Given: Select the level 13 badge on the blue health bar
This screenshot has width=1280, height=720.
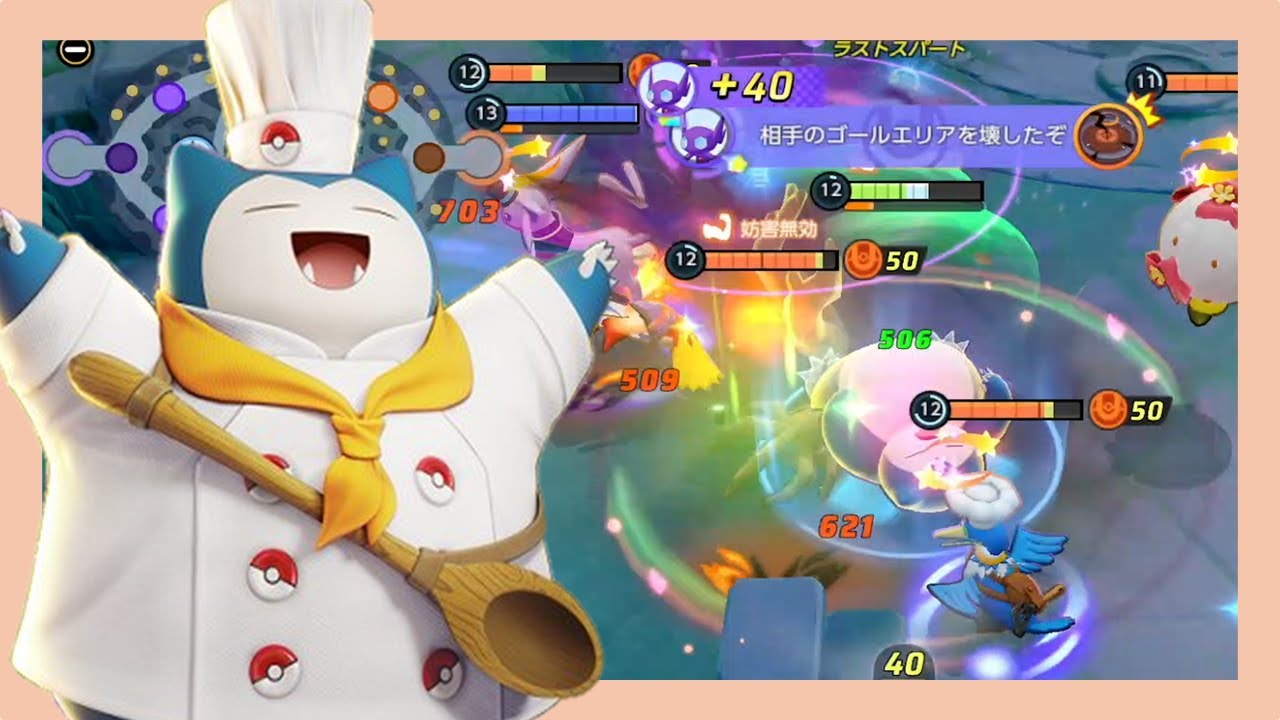Looking at the screenshot, I should coord(487,113).
